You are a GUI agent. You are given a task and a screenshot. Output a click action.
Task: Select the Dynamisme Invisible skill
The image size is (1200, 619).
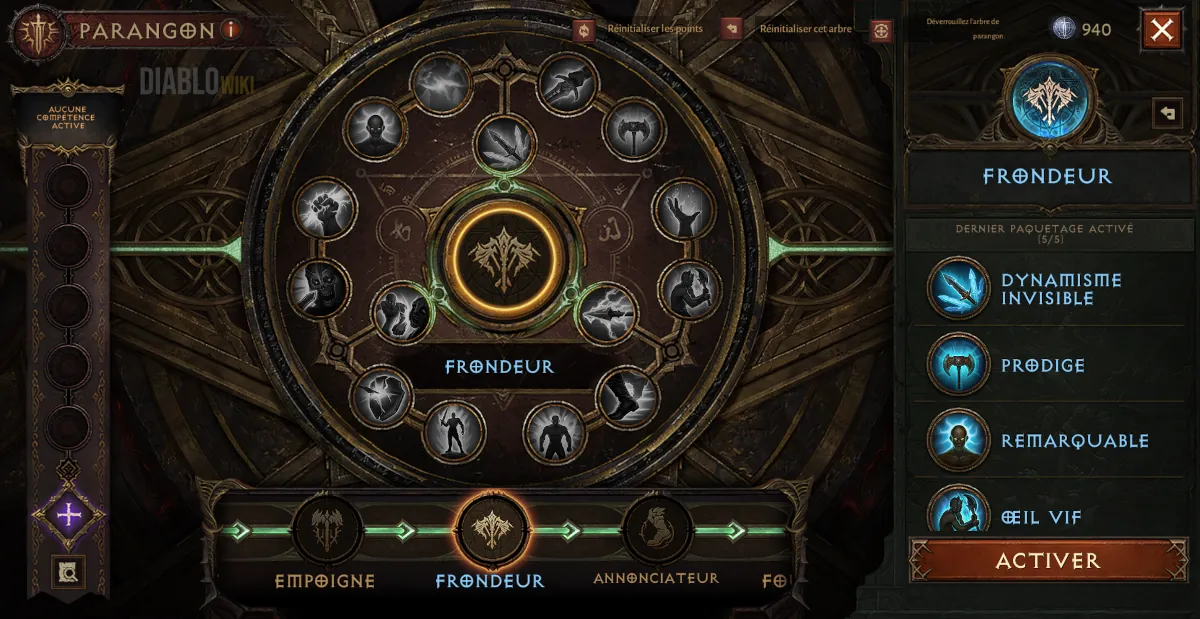click(958, 289)
